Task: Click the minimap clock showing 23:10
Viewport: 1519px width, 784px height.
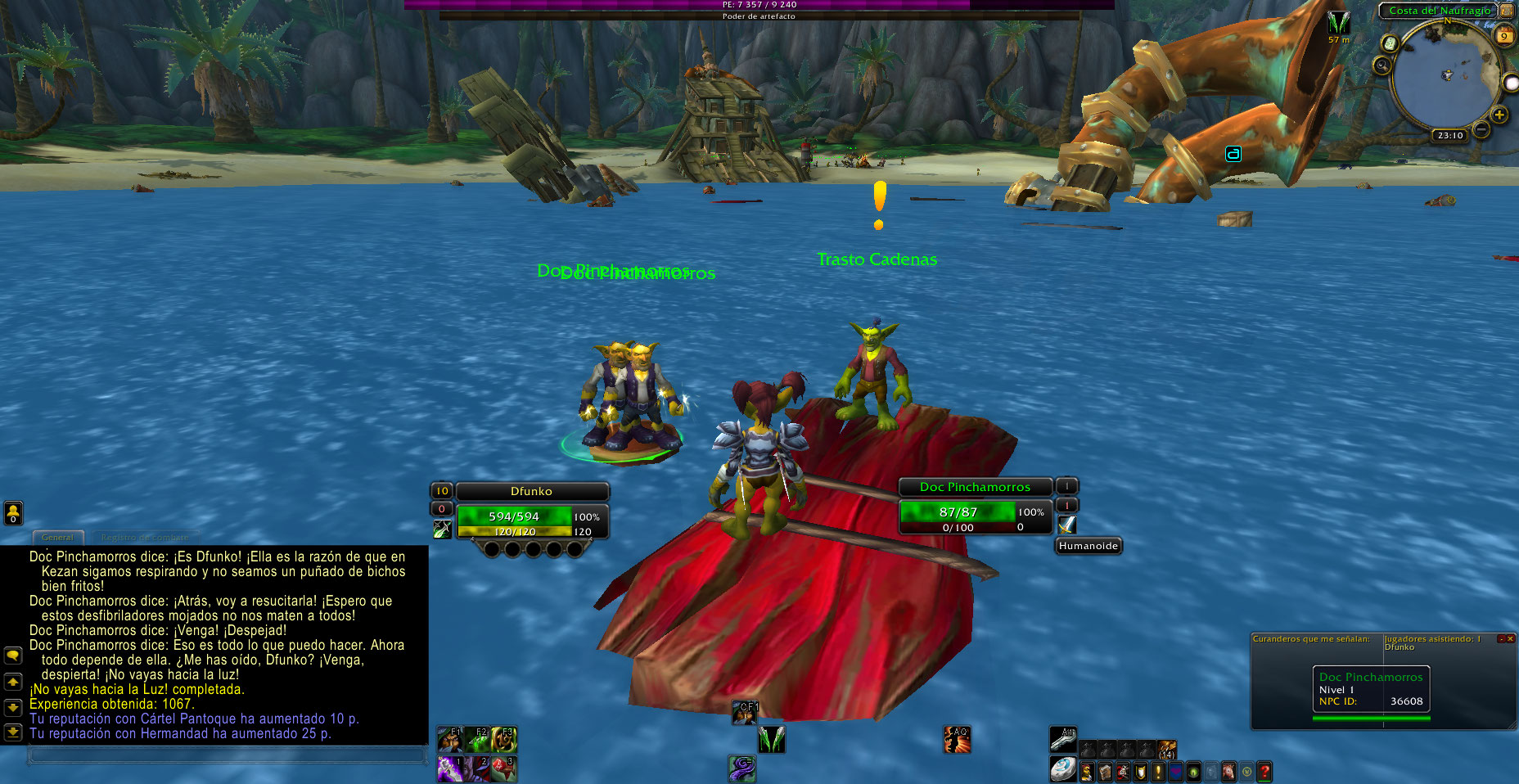Action: 1449,136
